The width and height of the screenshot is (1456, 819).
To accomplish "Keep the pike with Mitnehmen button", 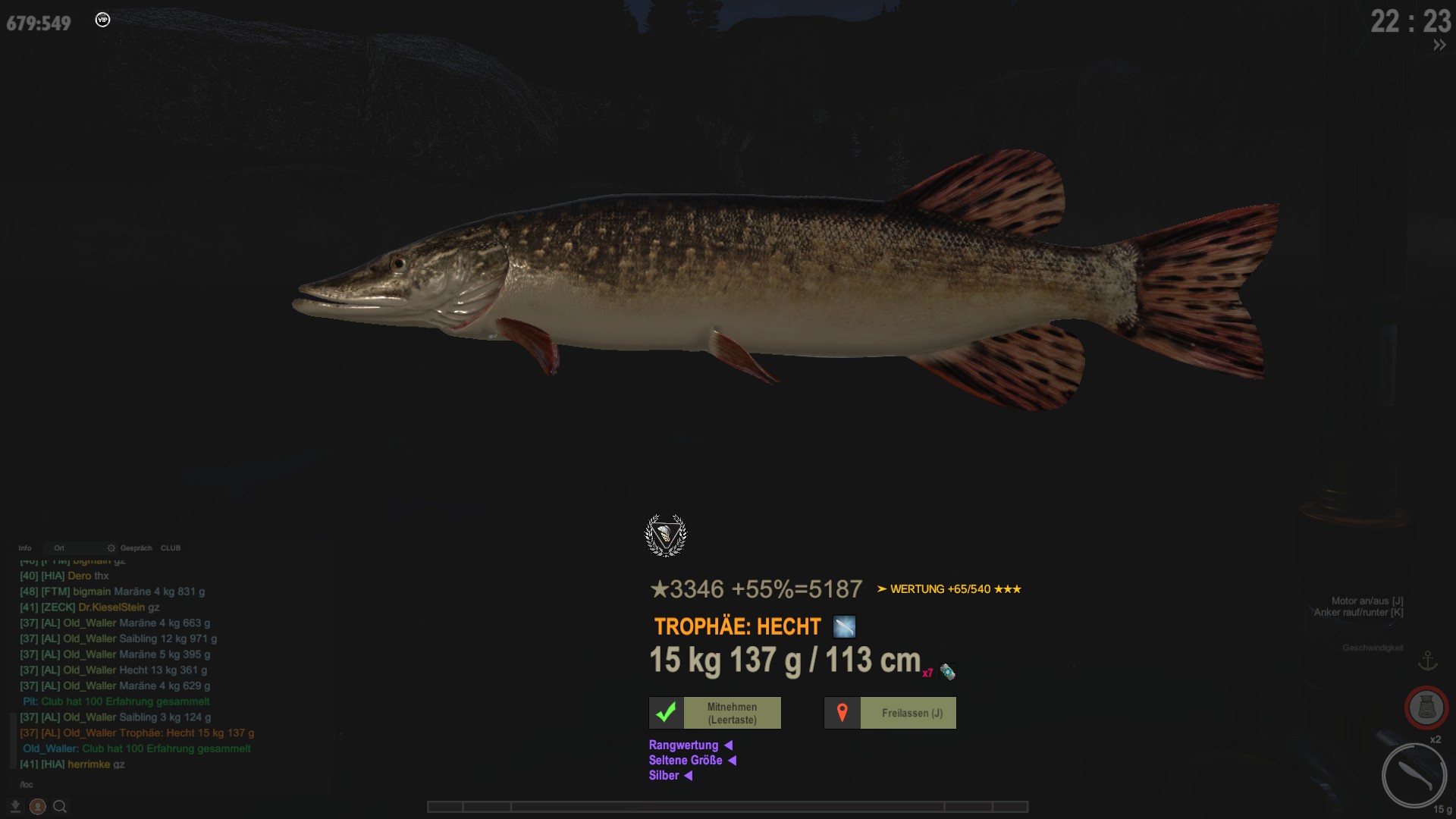I will tap(715, 713).
